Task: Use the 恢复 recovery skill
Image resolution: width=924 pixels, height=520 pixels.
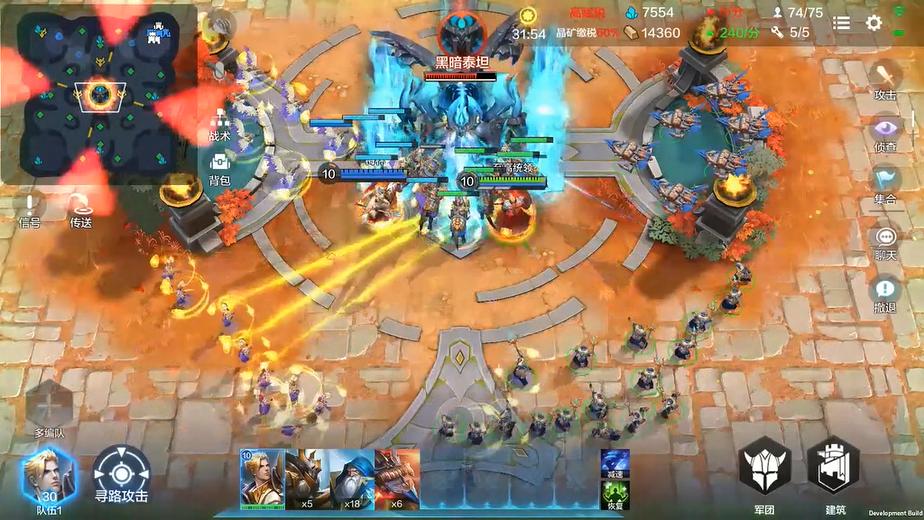Action: [x=614, y=494]
